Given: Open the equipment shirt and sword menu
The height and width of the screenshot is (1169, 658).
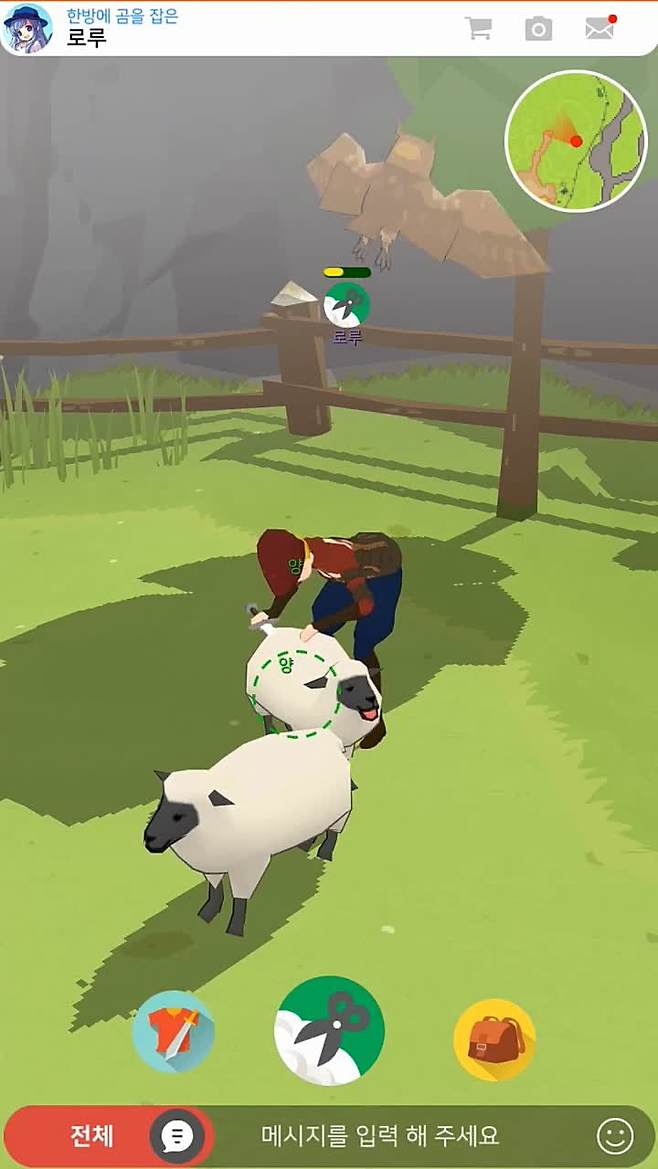Looking at the screenshot, I should pyautogui.click(x=173, y=1032).
